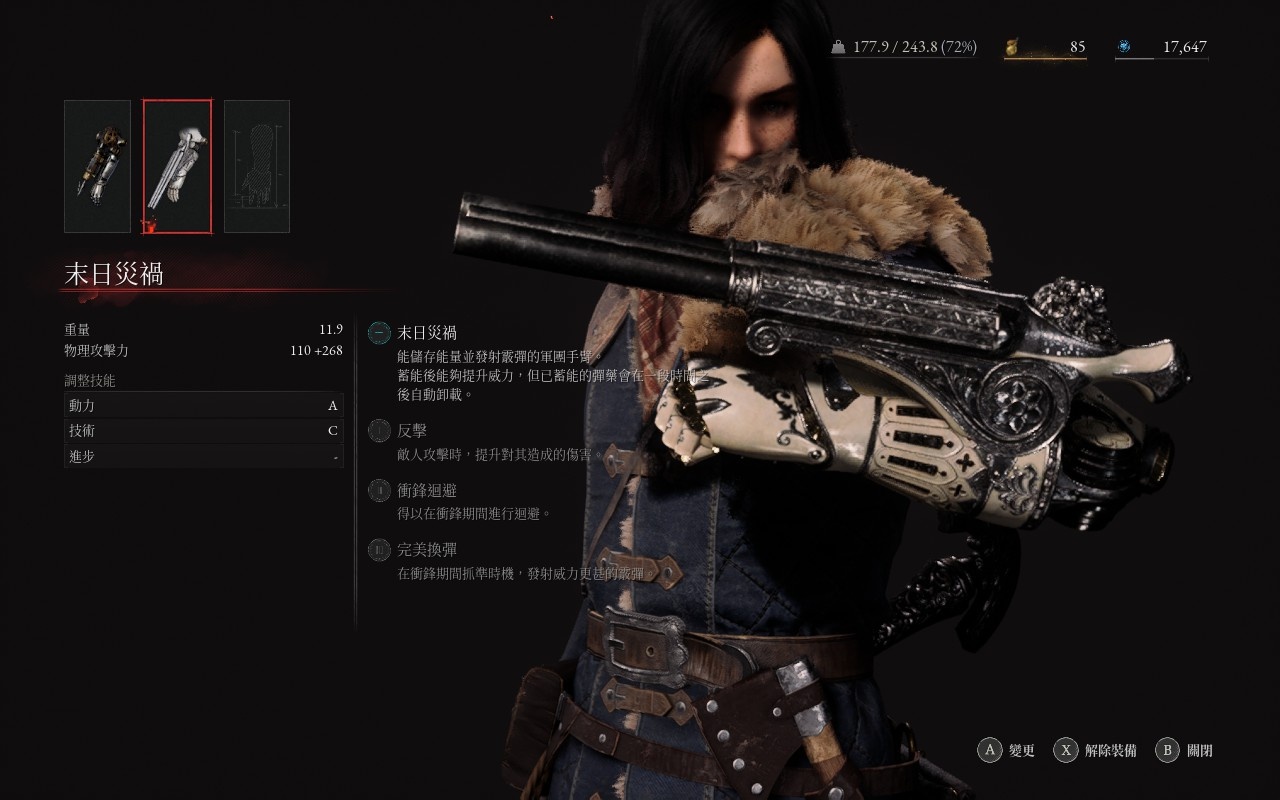Screen dimensions: 1280x800
Task: Click the 動力 scaling row
Action: 203,405
